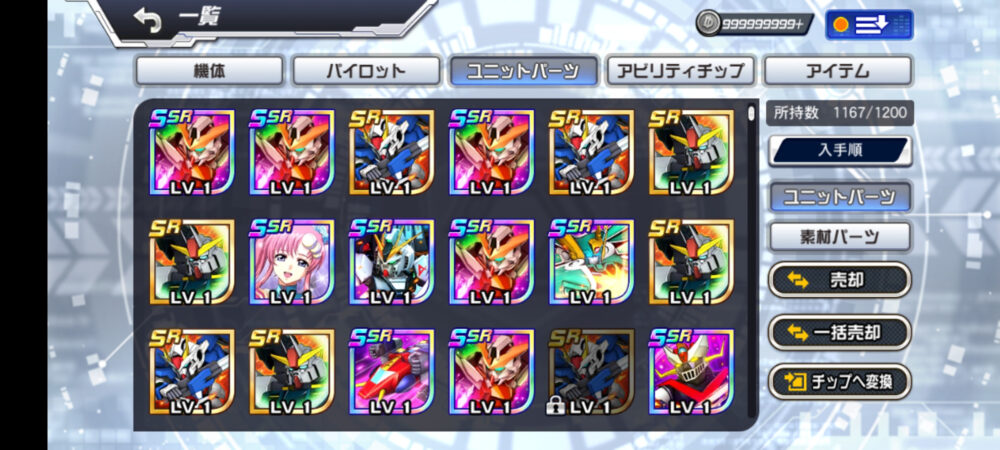Select the ユニットパーツ side filter button
Screen dimensions: 1000x450
pos(839,196)
